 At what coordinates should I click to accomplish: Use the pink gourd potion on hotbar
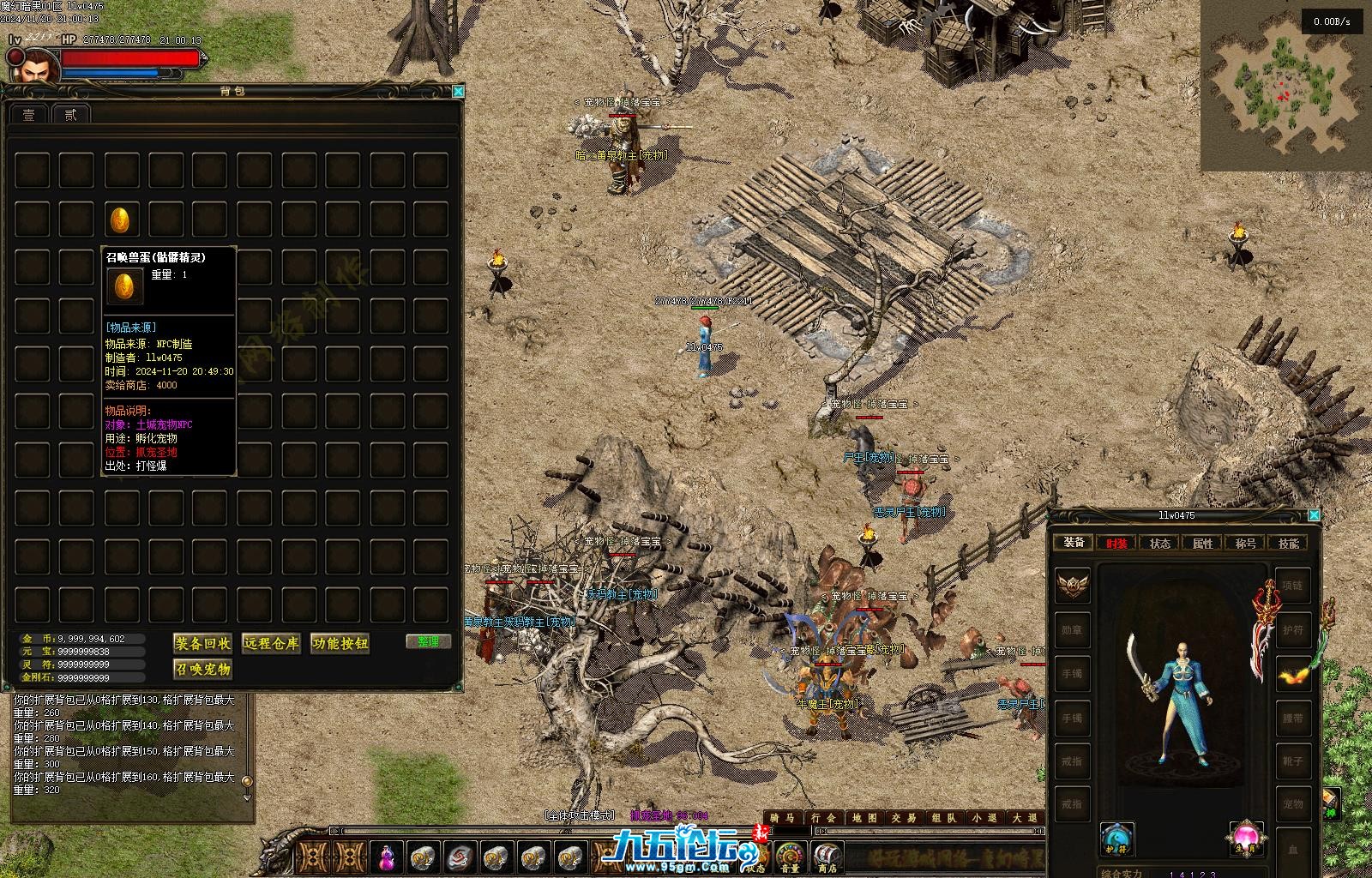pyautogui.click(x=388, y=856)
